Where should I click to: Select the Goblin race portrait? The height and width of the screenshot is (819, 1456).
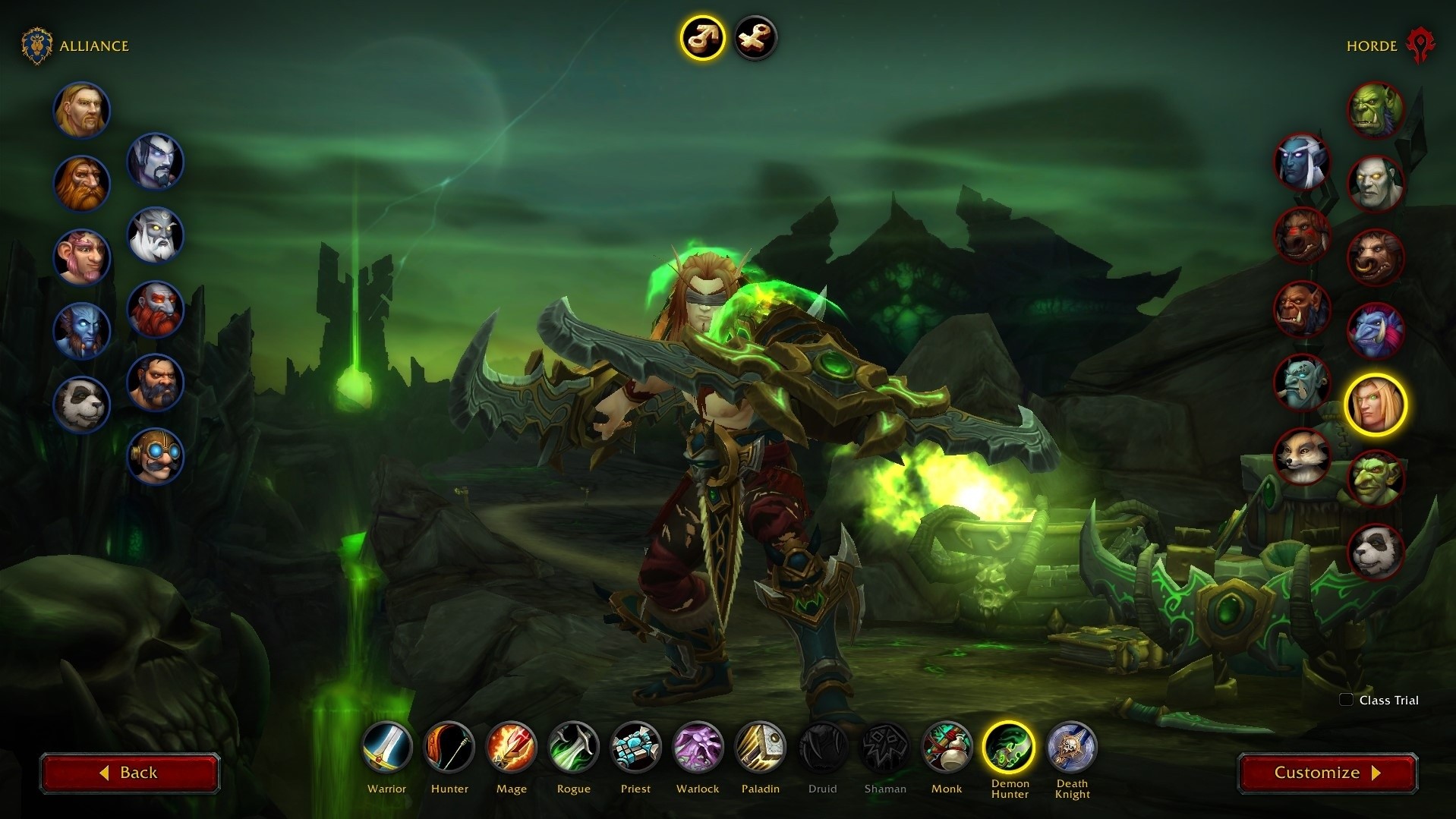click(1376, 478)
